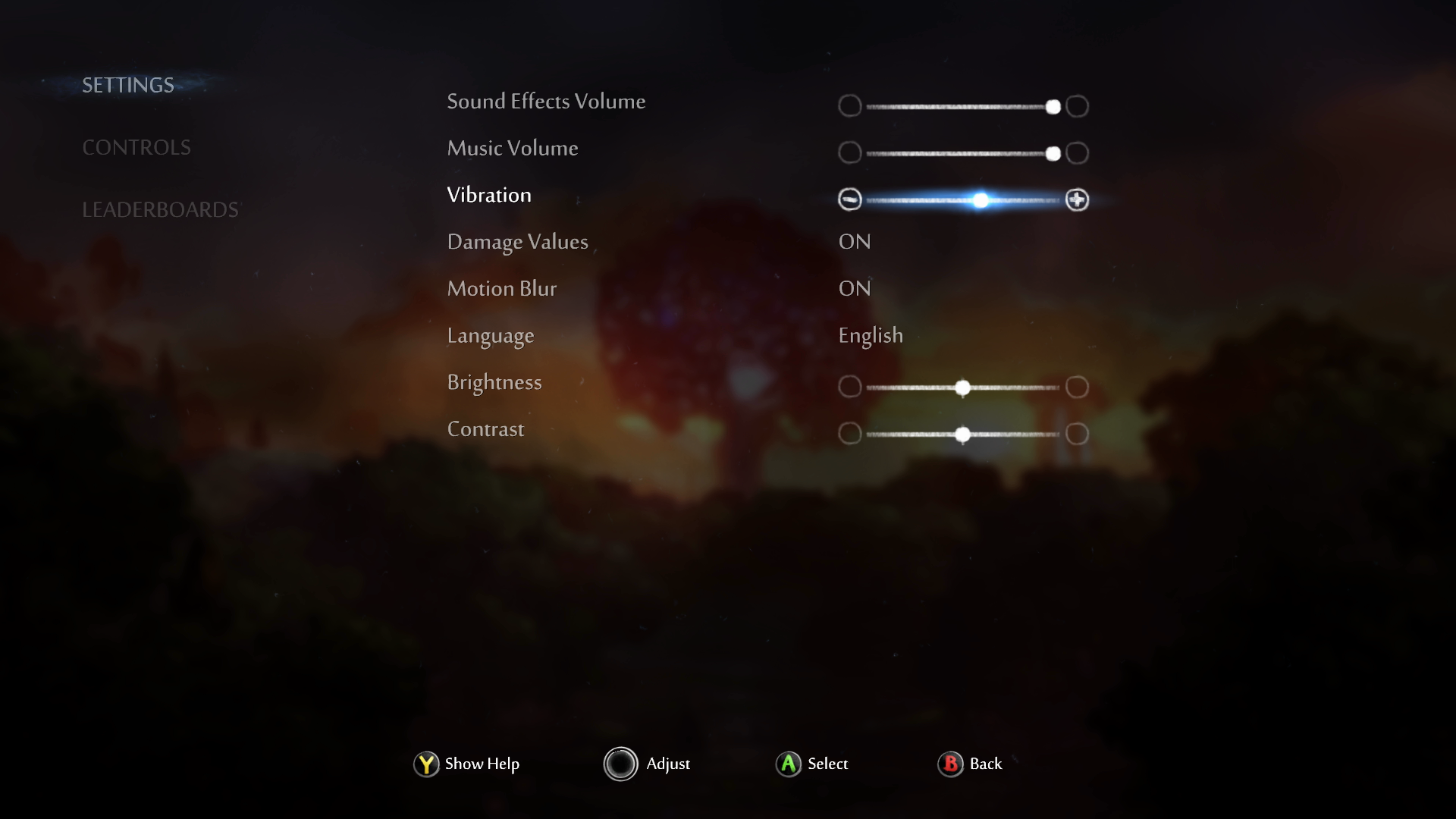Turn off Damage Values
Viewport: 1456px width, 819px height.
[854, 241]
